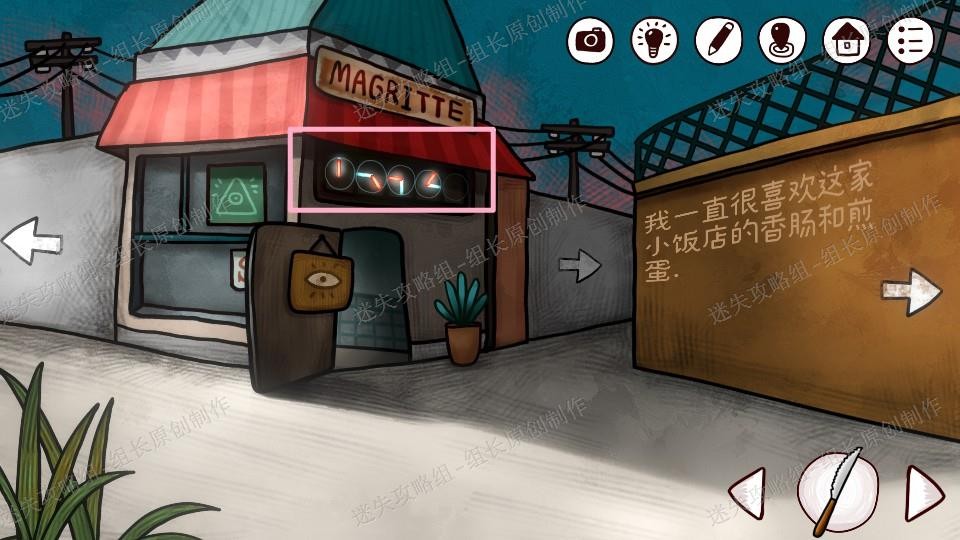The height and width of the screenshot is (540, 960).
Task: Return home via the house icon
Action: coord(846,40)
